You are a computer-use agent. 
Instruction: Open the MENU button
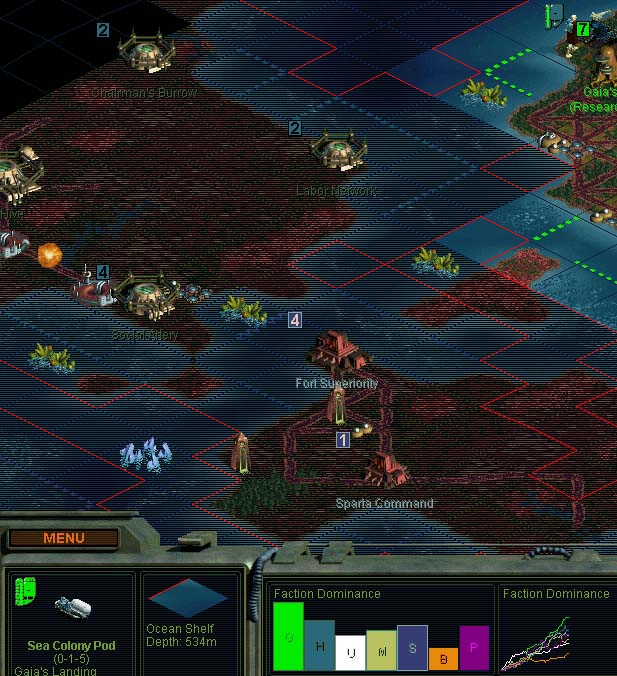coord(64,538)
